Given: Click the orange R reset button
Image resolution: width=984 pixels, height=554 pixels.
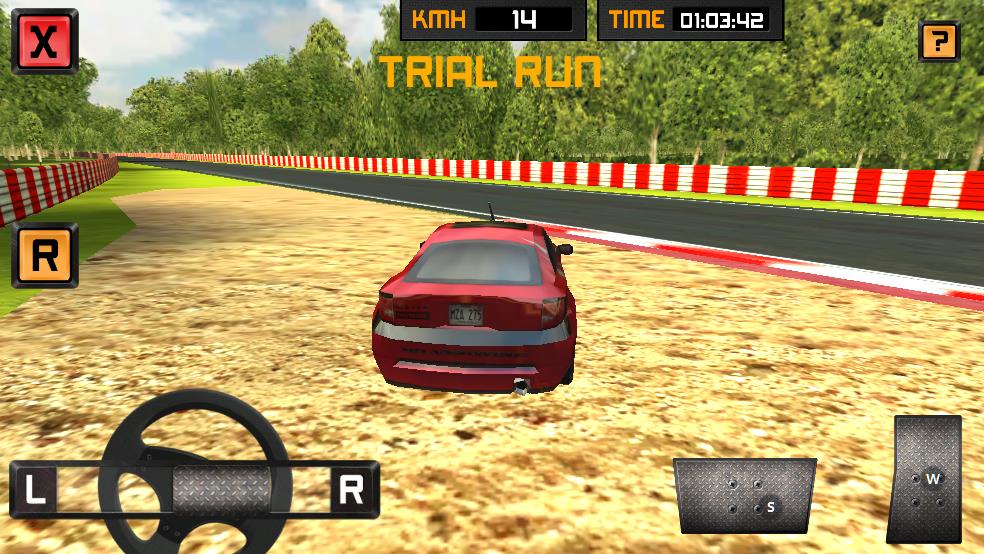Looking at the screenshot, I should [x=45, y=256].
